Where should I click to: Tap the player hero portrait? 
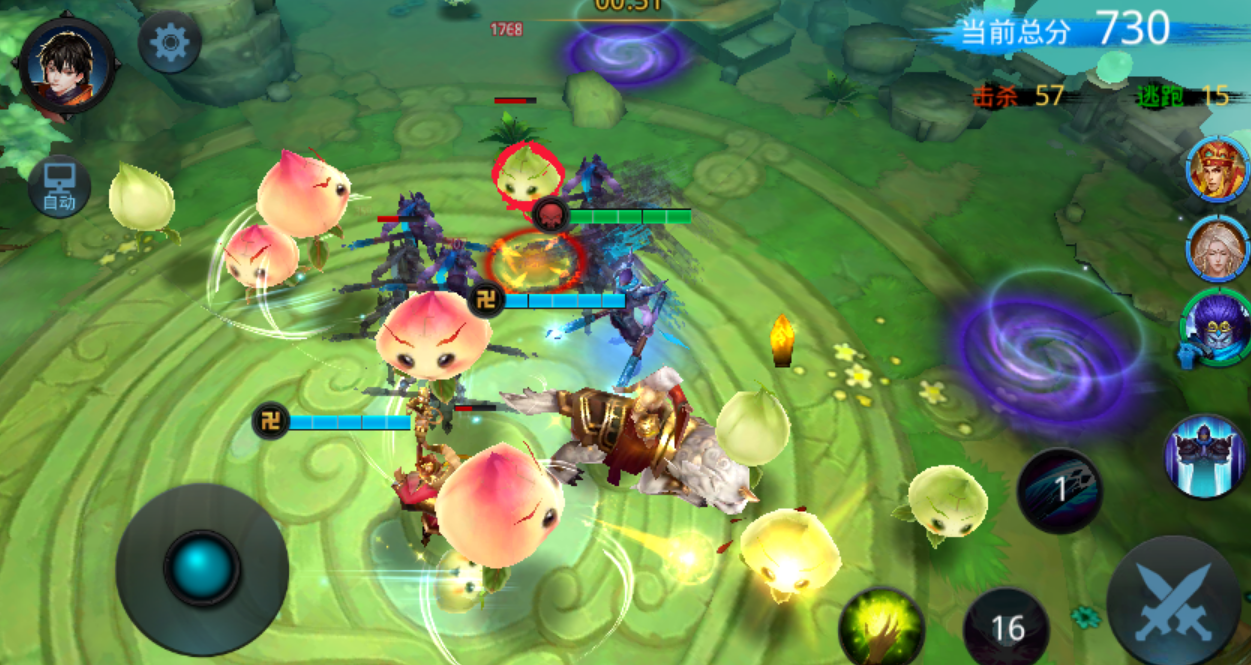[67, 66]
